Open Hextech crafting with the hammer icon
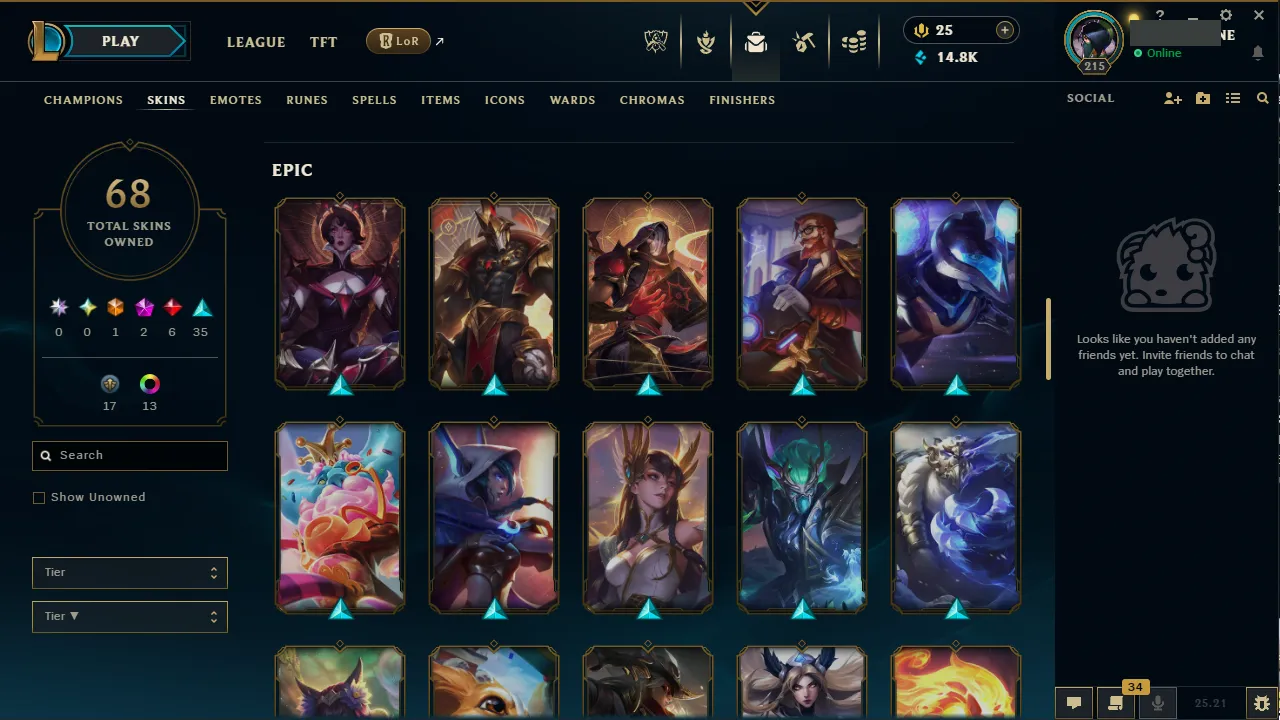 pyautogui.click(x=804, y=41)
